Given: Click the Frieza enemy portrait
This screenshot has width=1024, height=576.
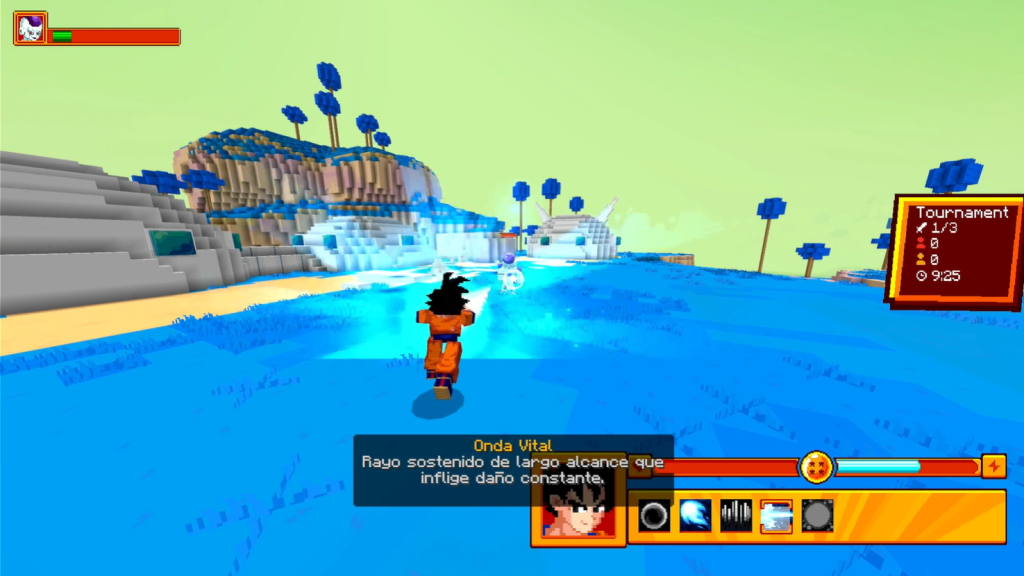Looking at the screenshot, I should tap(30, 28).
